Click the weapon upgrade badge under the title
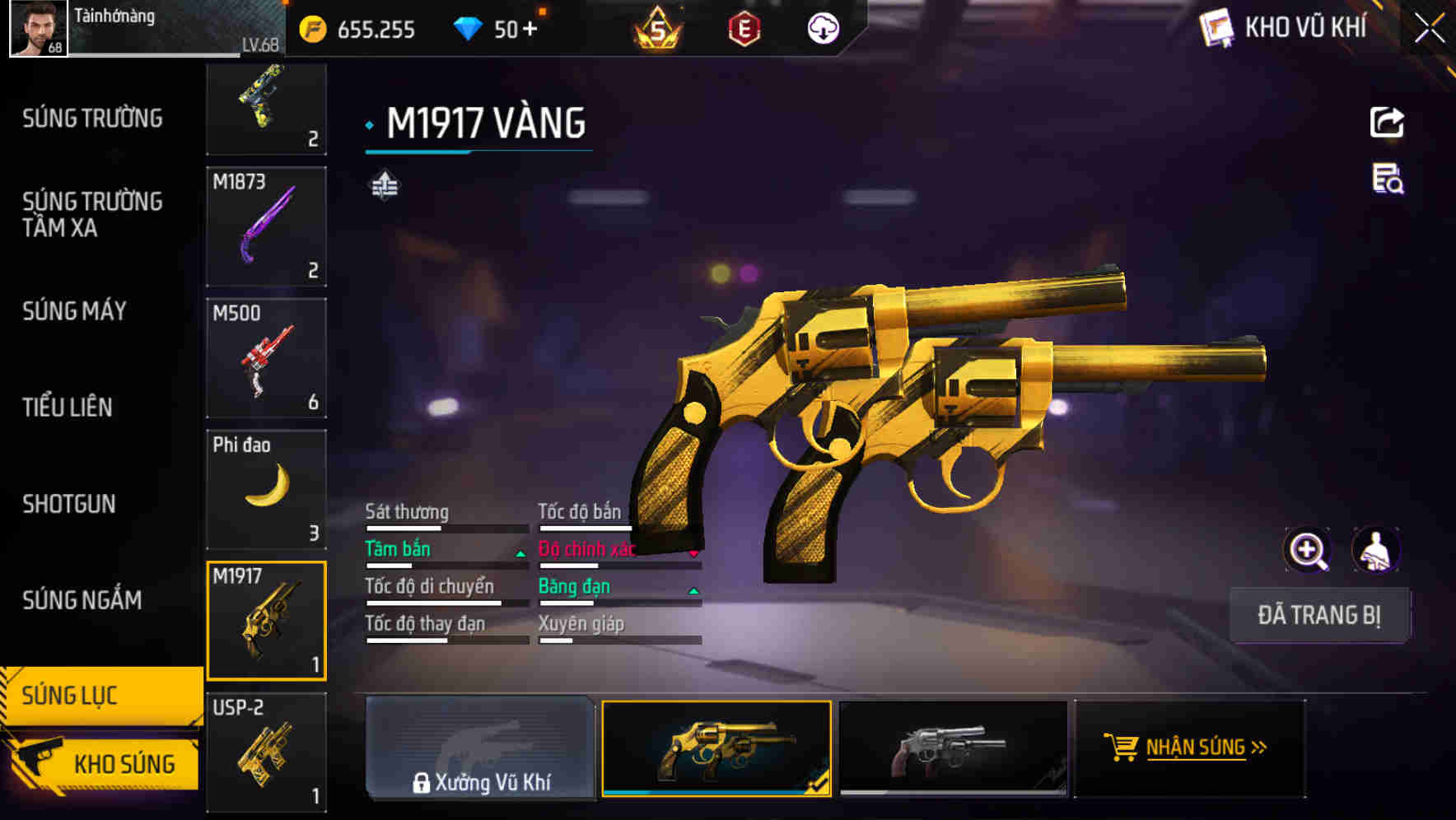The image size is (1456, 820). click(384, 186)
